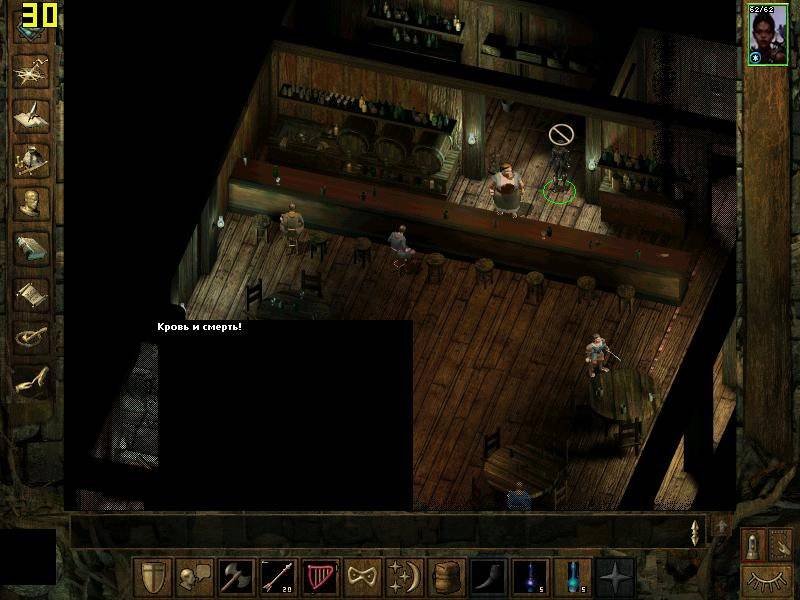The image size is (800, 600).
Task: Open spell casting moon-and-stars button
Action: 404,577
